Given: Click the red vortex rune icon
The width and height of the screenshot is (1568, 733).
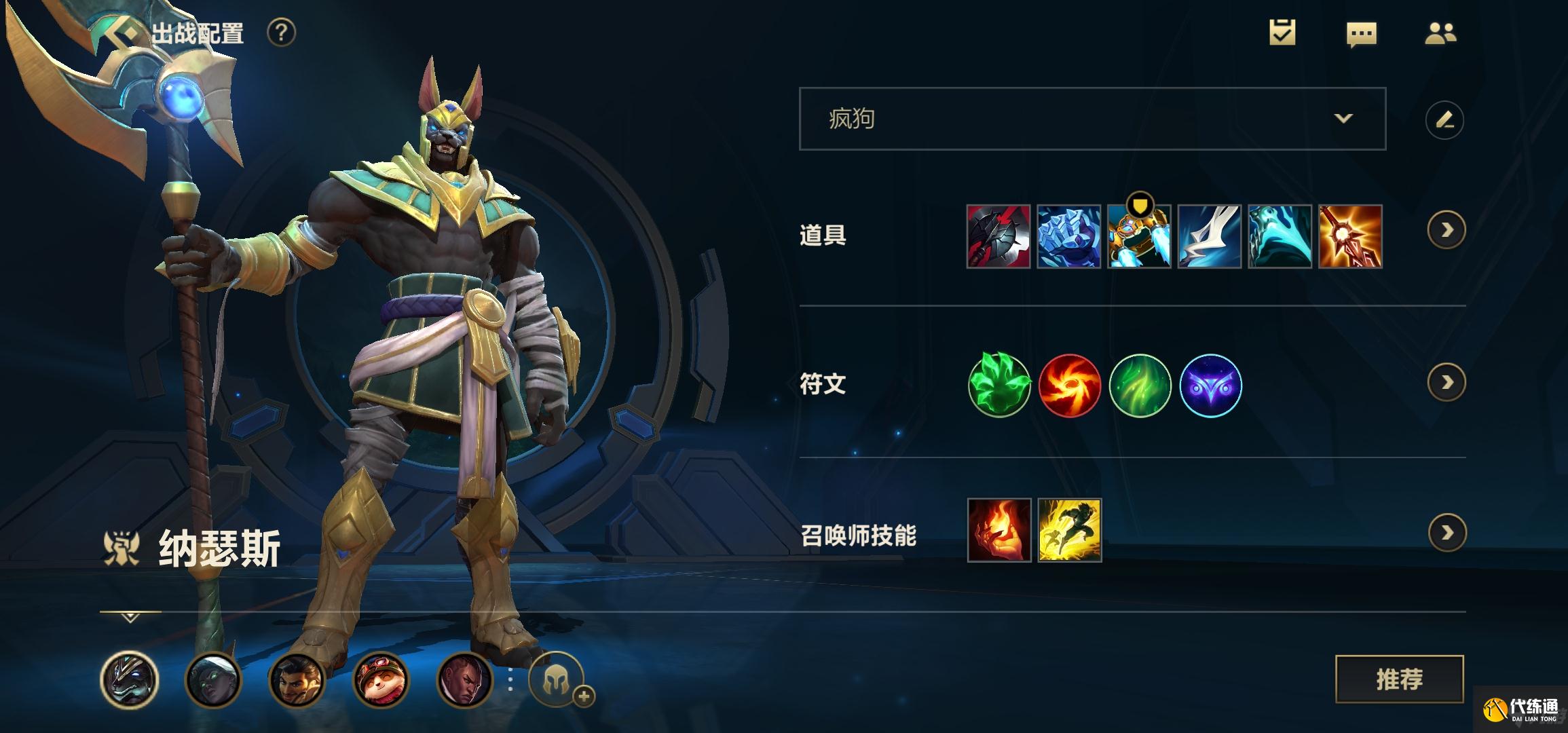Looking at the screenshot, I should click(1069, 386).
